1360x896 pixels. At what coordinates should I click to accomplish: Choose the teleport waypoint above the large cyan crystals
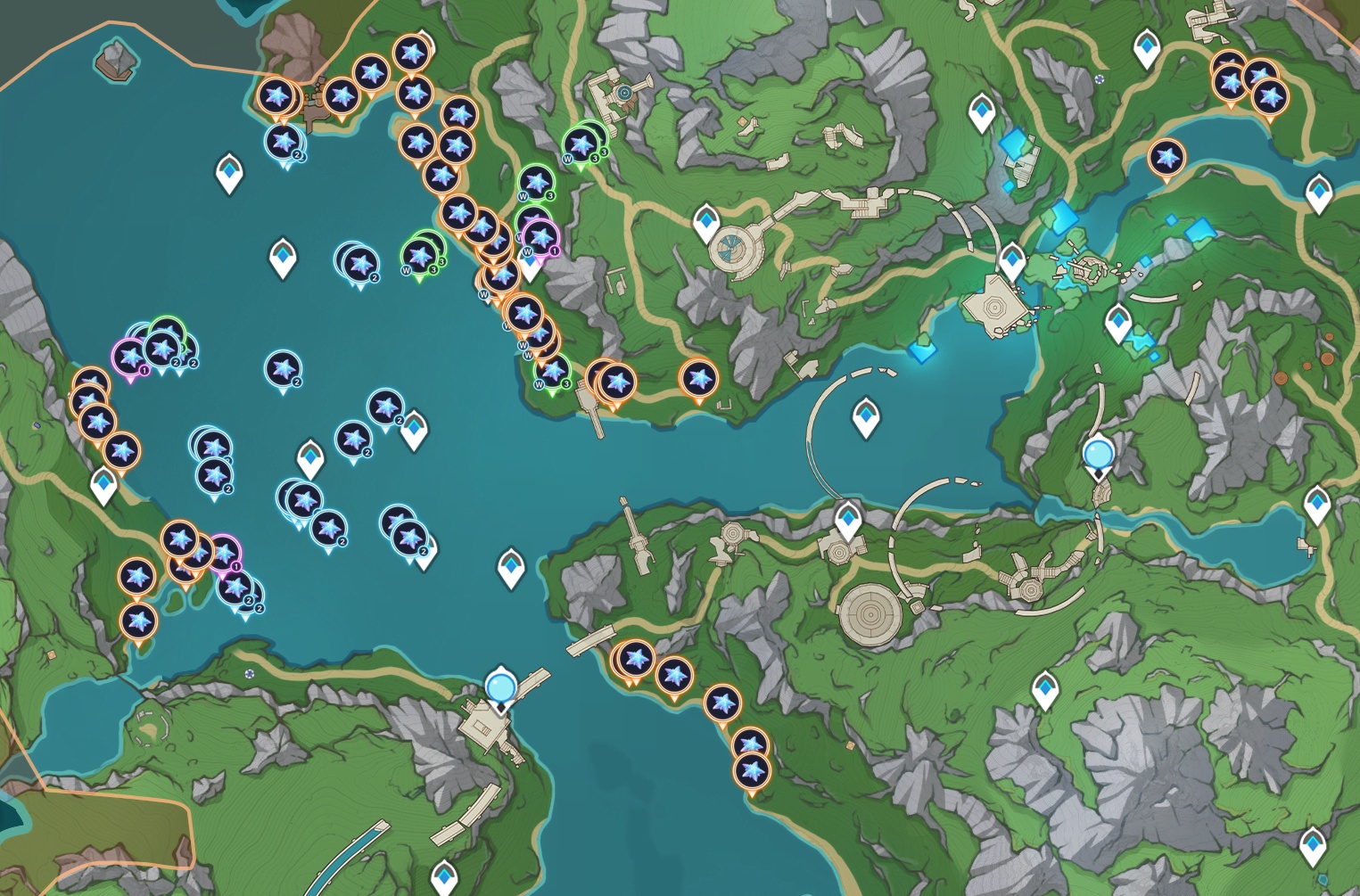tap(982, 112)
